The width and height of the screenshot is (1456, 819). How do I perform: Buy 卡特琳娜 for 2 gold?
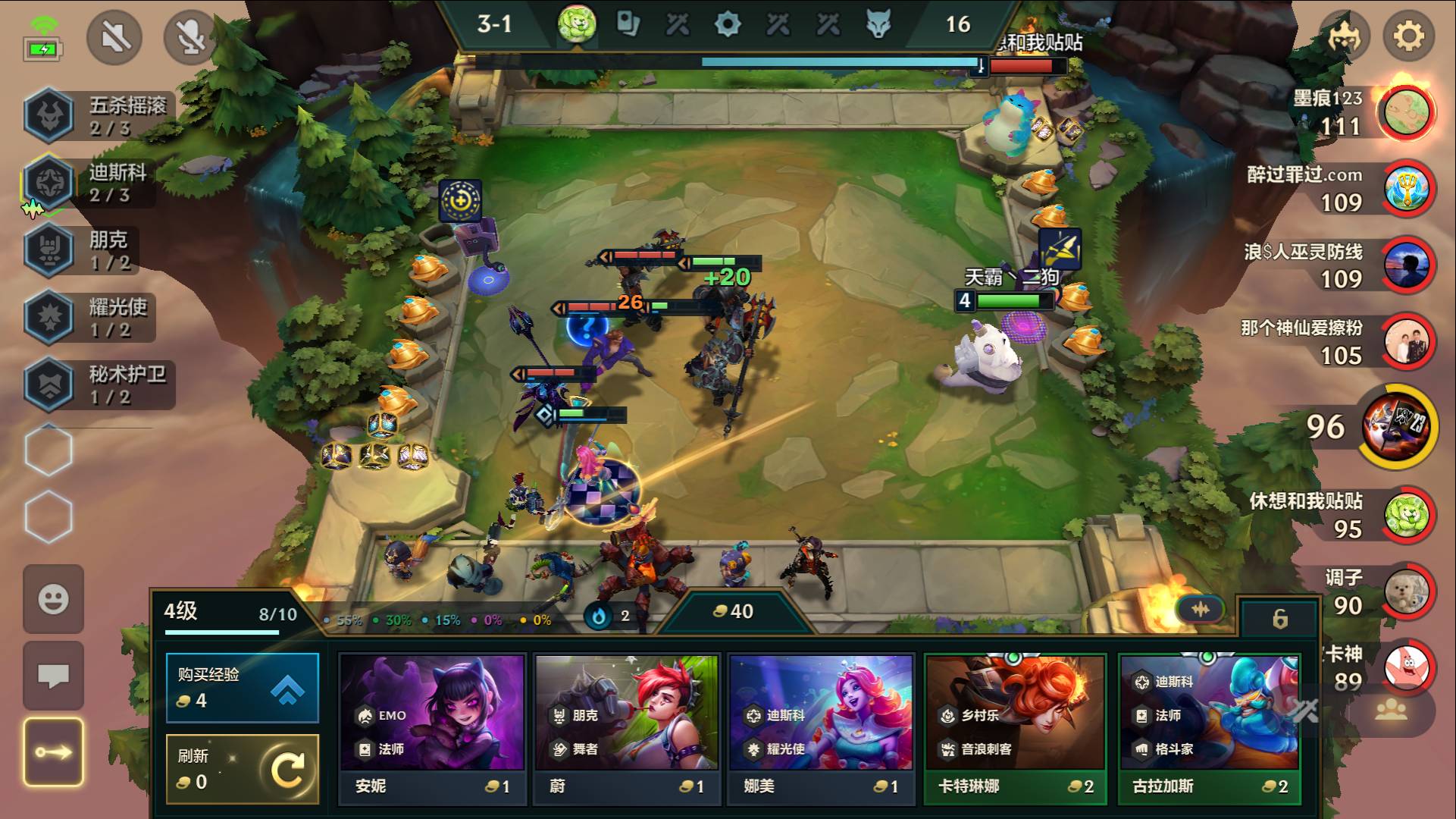pos(1015,726)
